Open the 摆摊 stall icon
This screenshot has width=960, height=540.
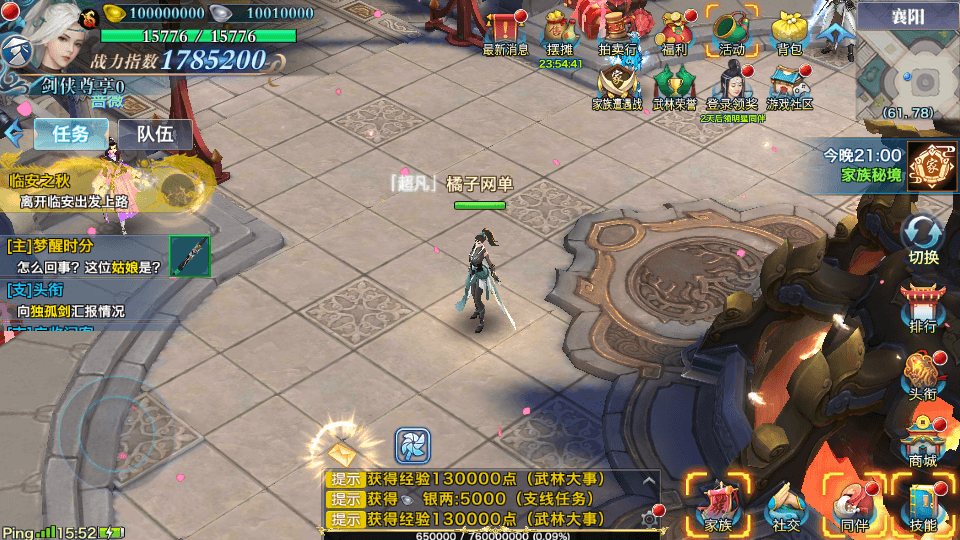pyautogui.click(x=561, y=30)
